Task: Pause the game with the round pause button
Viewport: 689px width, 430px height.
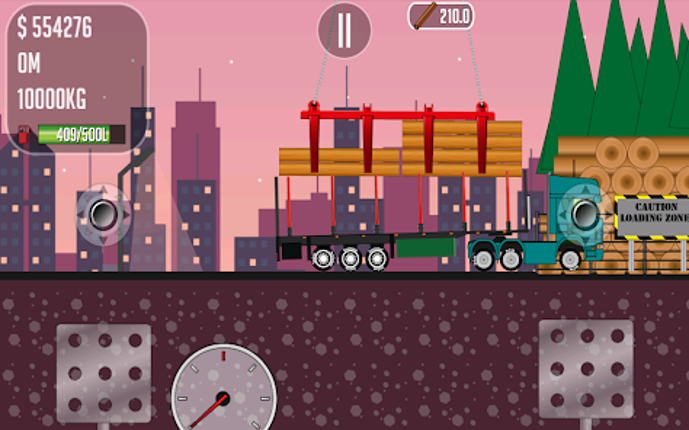Action: [x=344, y=30]
